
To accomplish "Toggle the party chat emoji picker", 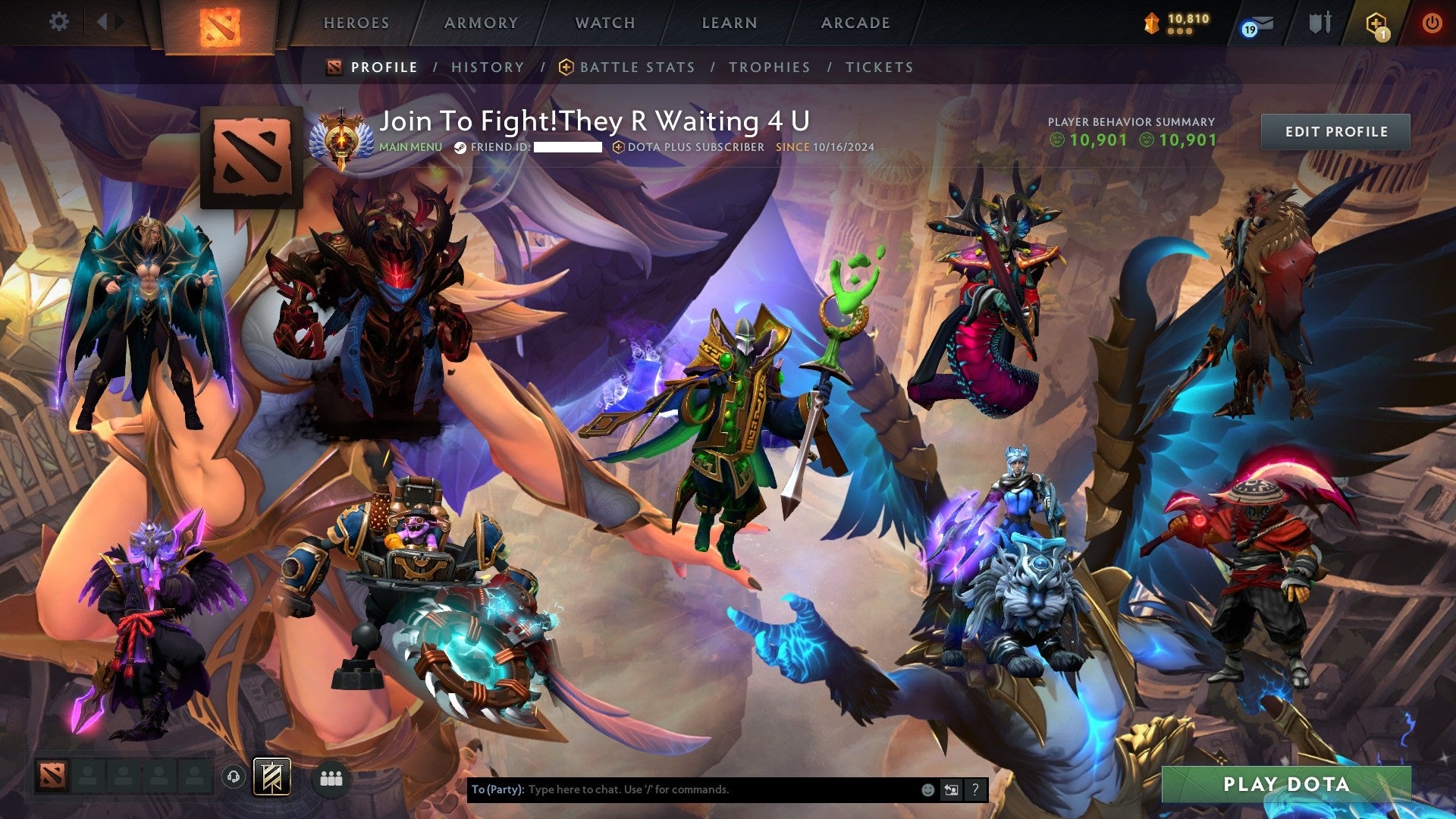I will pos(927,789).
